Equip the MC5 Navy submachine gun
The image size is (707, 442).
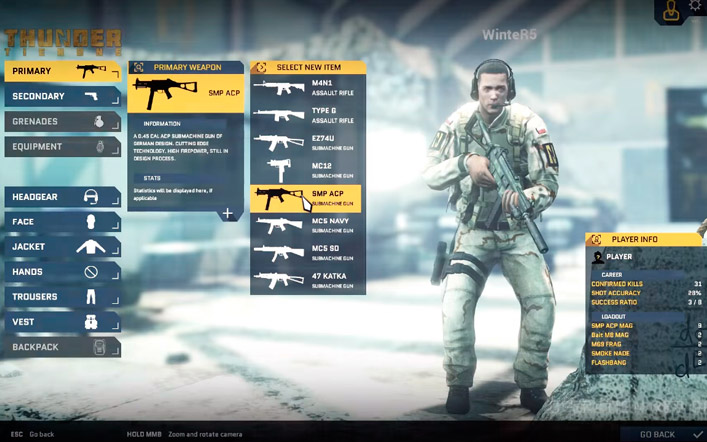click(307, 225)
